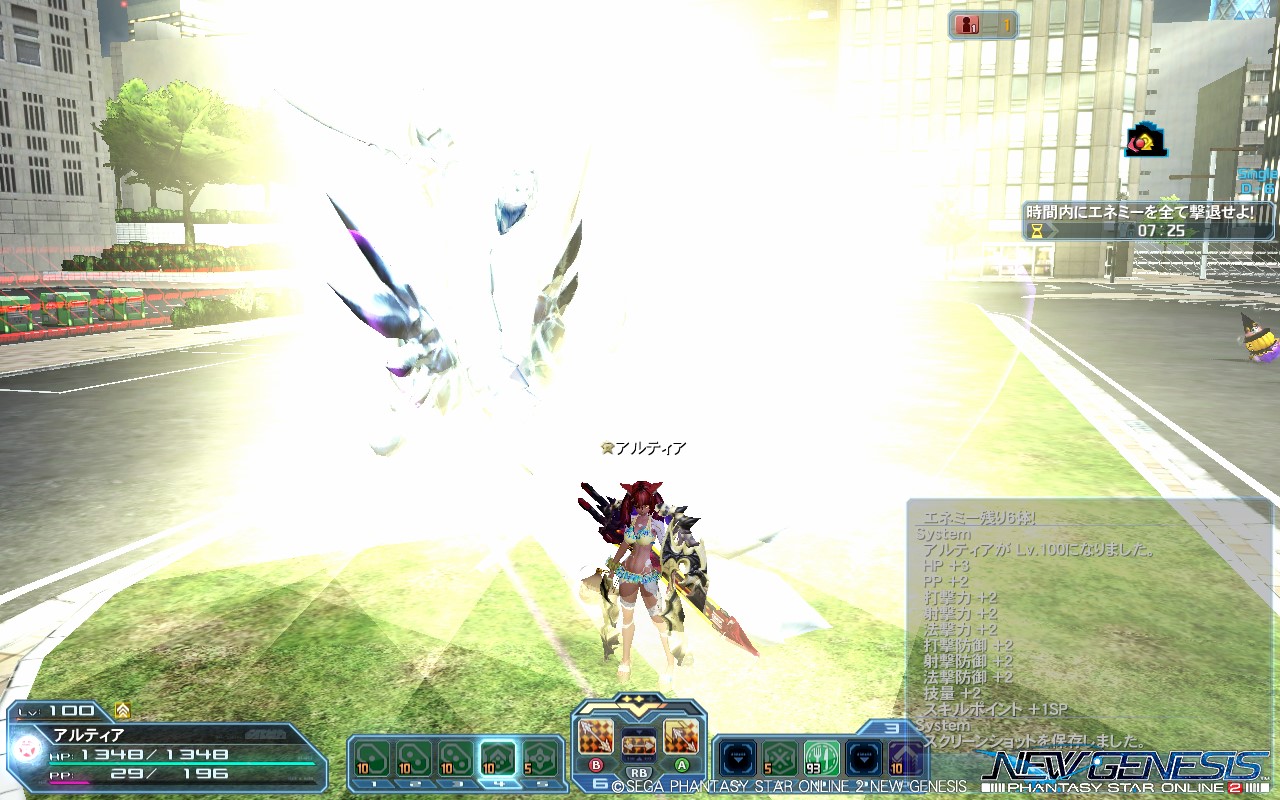Viewport: 1280px width, 800px height.
Task: Expand the fourth dark subpalette slot chevron
Action: (x=862, y=757)
